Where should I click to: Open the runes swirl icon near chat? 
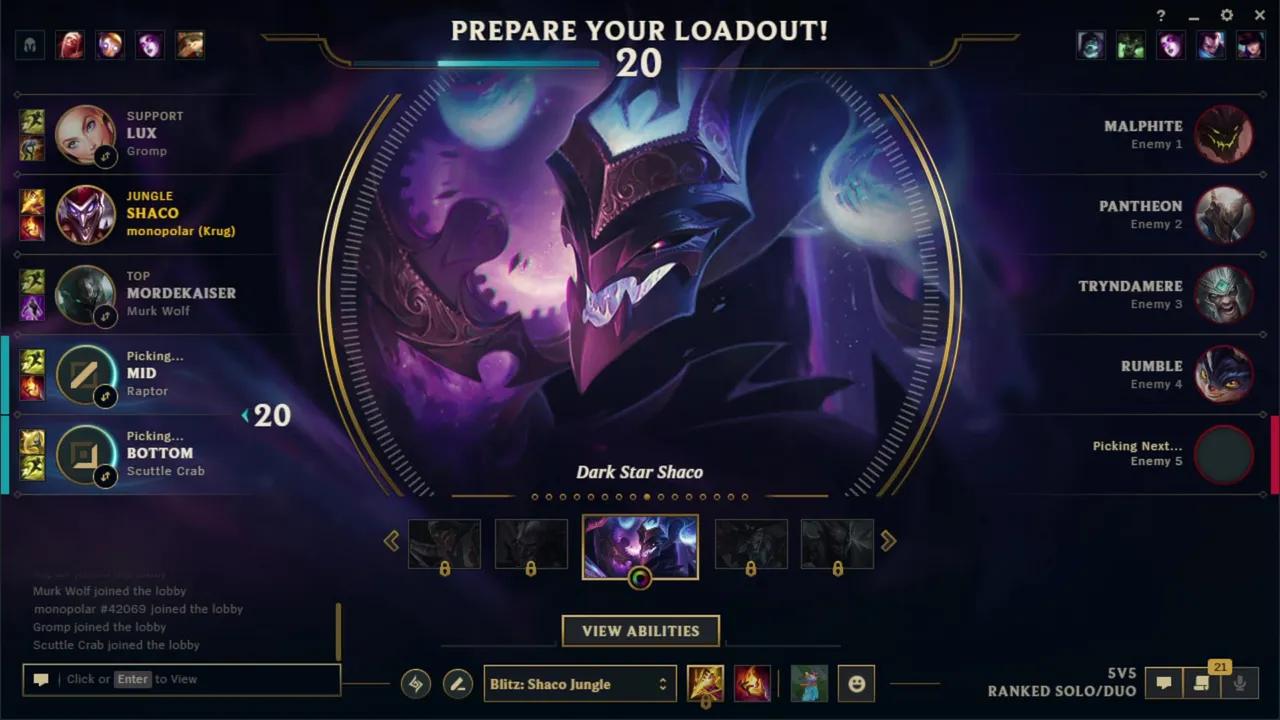[x=415, y=684]
